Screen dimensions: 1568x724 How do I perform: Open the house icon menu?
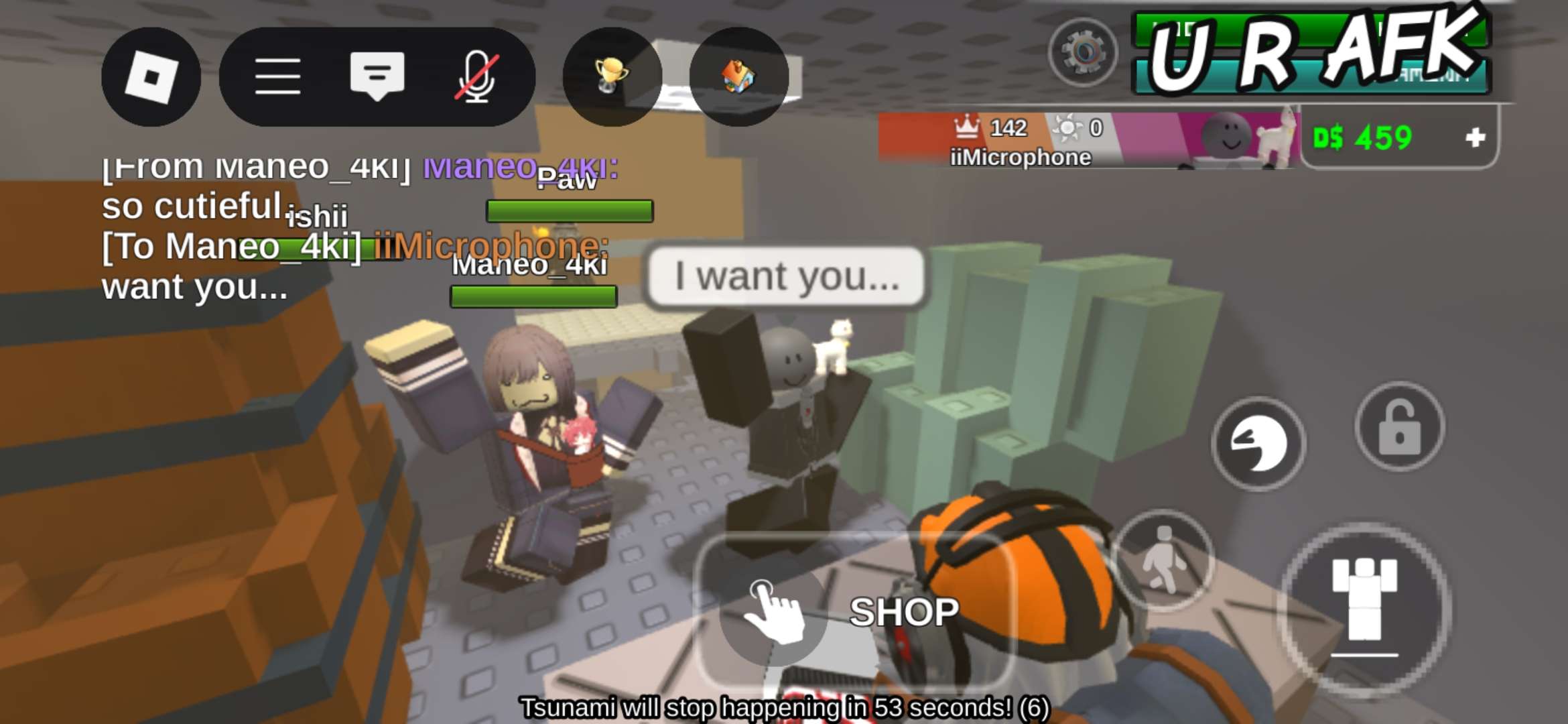click(x=738, y=77)
